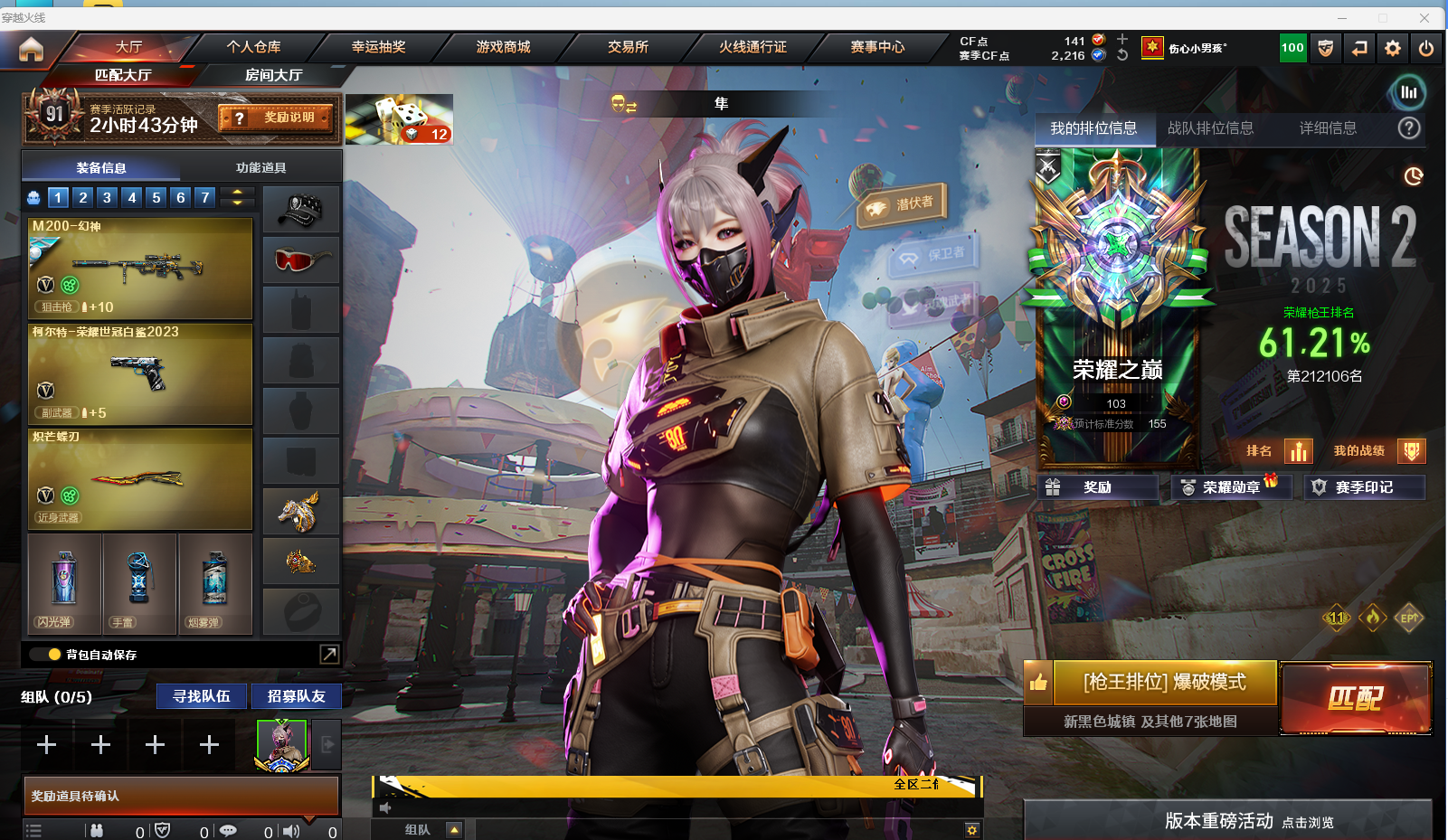Click 招募队友 recruit teammates button
Image resolution: width=1448 pixels, height=840 pixels.
(296, 696)
